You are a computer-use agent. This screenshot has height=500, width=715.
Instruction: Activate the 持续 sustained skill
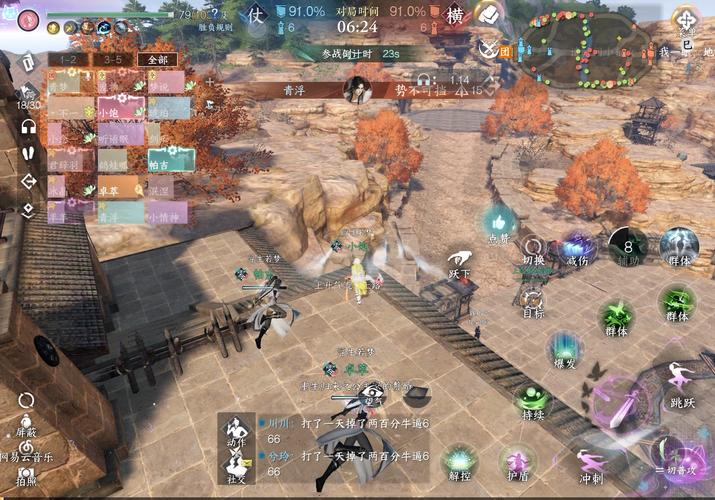[x=533, y=400]
